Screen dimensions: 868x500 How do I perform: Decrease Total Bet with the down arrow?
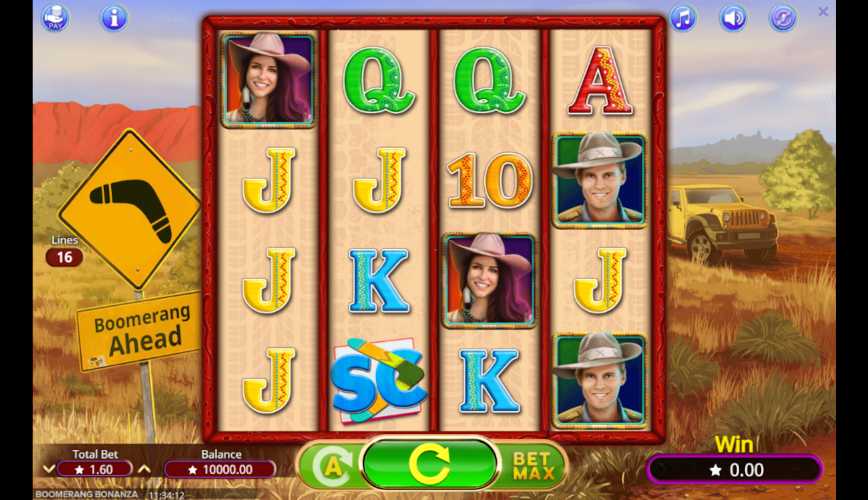pos(48,469)
